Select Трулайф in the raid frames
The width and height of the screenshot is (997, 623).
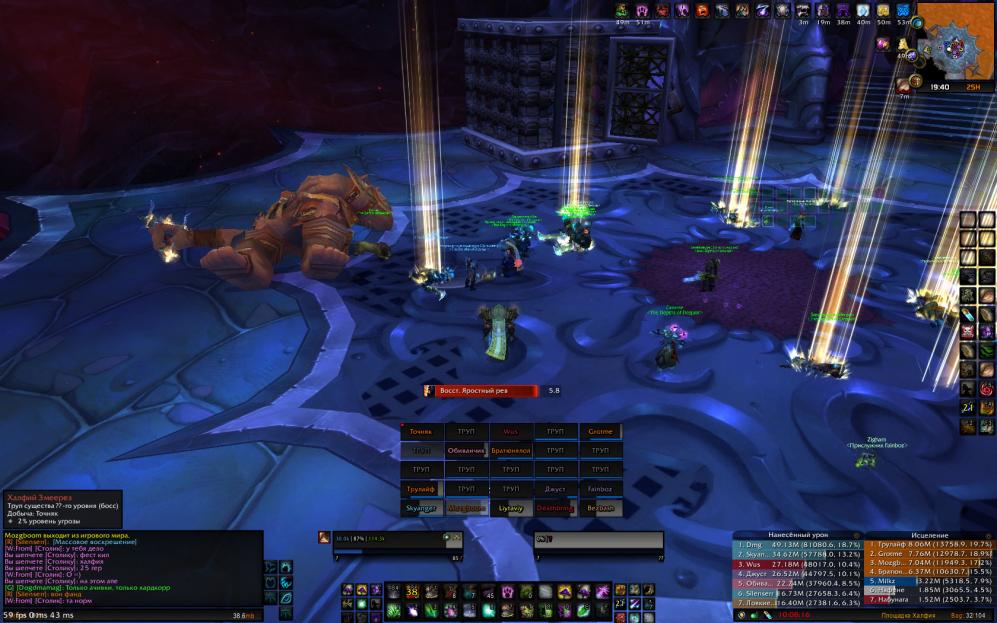tap(422, 489)
